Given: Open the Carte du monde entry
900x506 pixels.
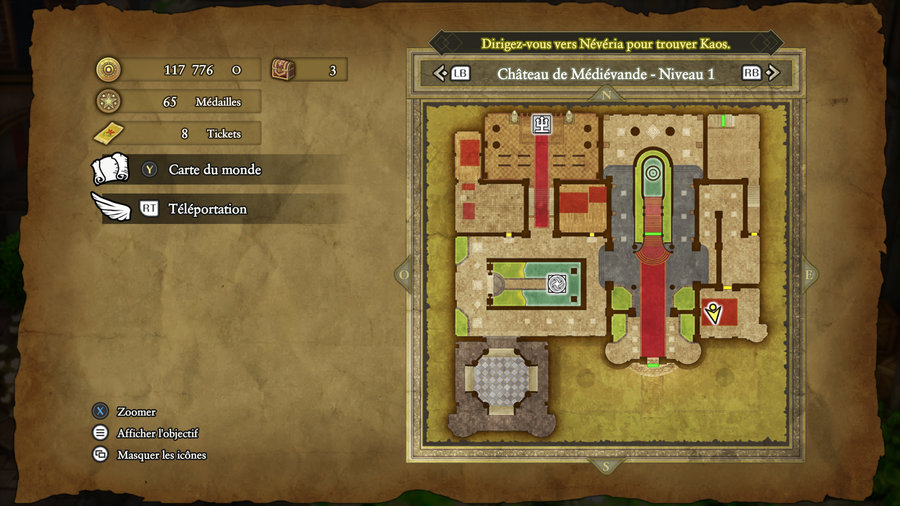Looking at the screenshot, I should (214, 170).
